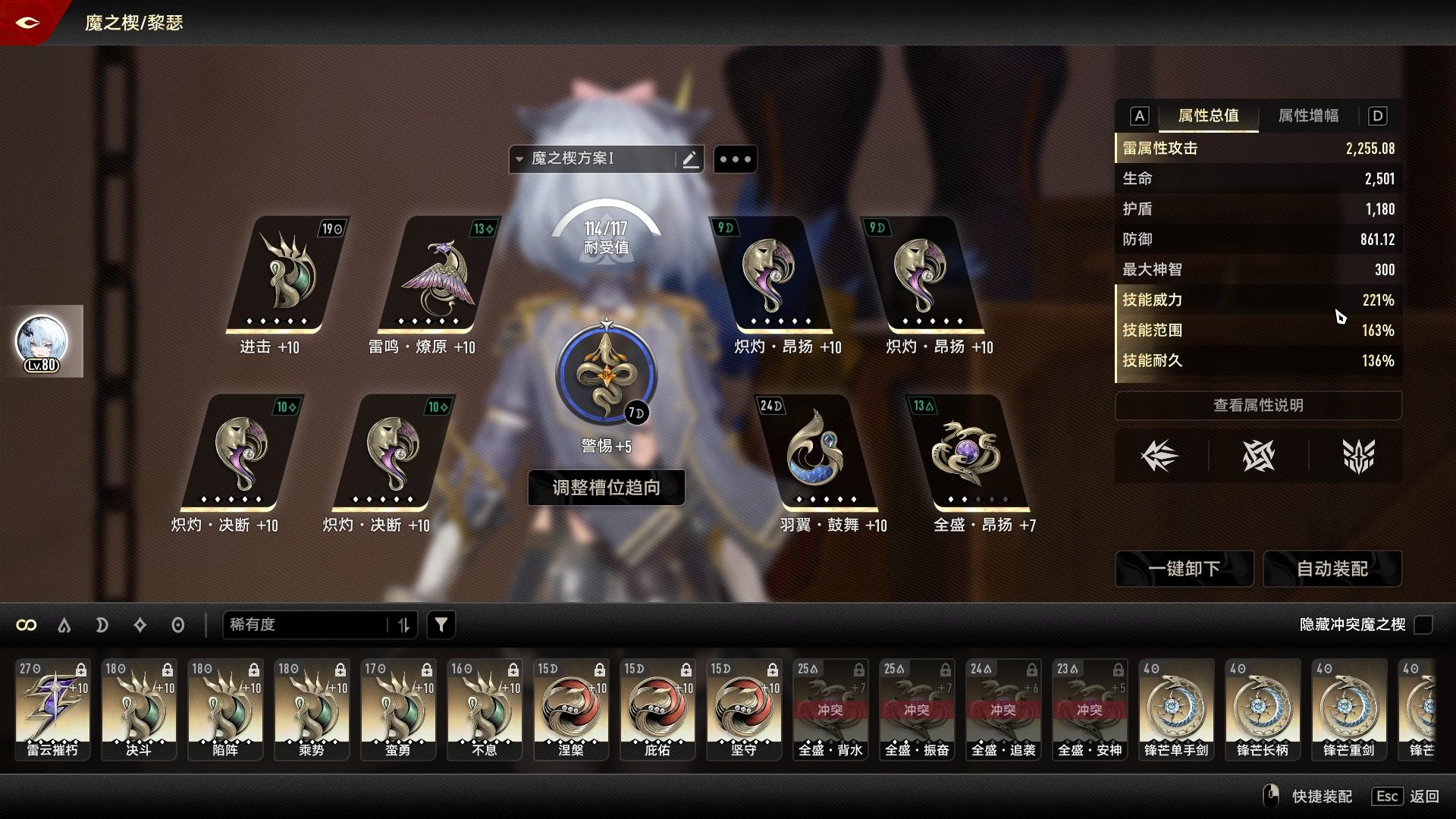Screen dimensions: 1456x819
Task: Unequip all with 一键卸下 button
Action: coord(1184,569)
